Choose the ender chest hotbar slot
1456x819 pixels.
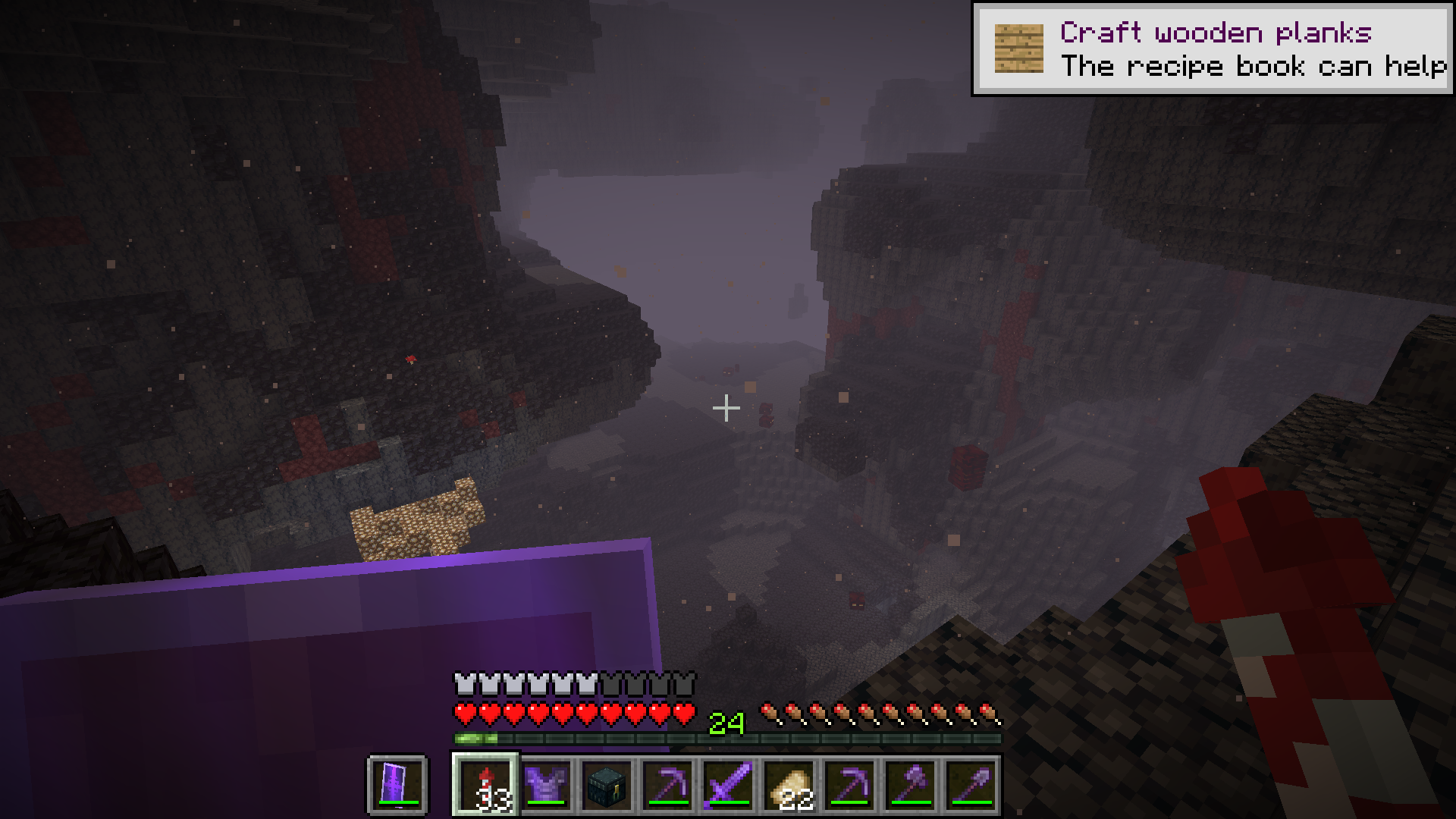coord(607,784)
